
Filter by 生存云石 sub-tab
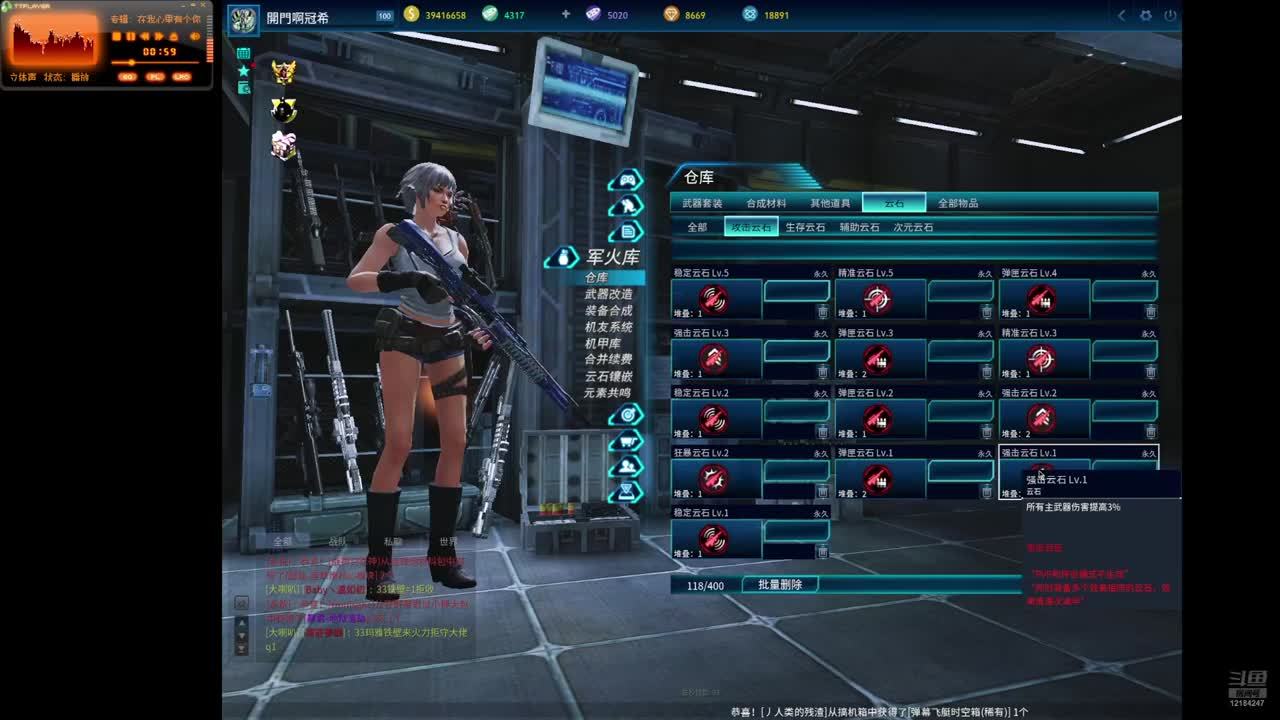click(x=805, y=227)
